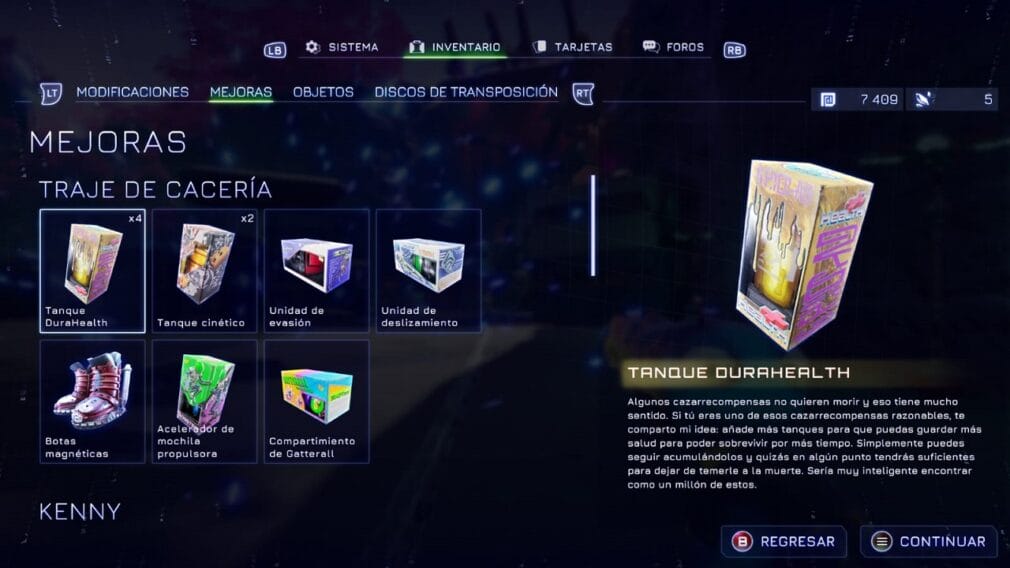This screenshot has width=1010, height=568.
Task: Open Discos de Transposición category
Action: (x=466, y=92)
